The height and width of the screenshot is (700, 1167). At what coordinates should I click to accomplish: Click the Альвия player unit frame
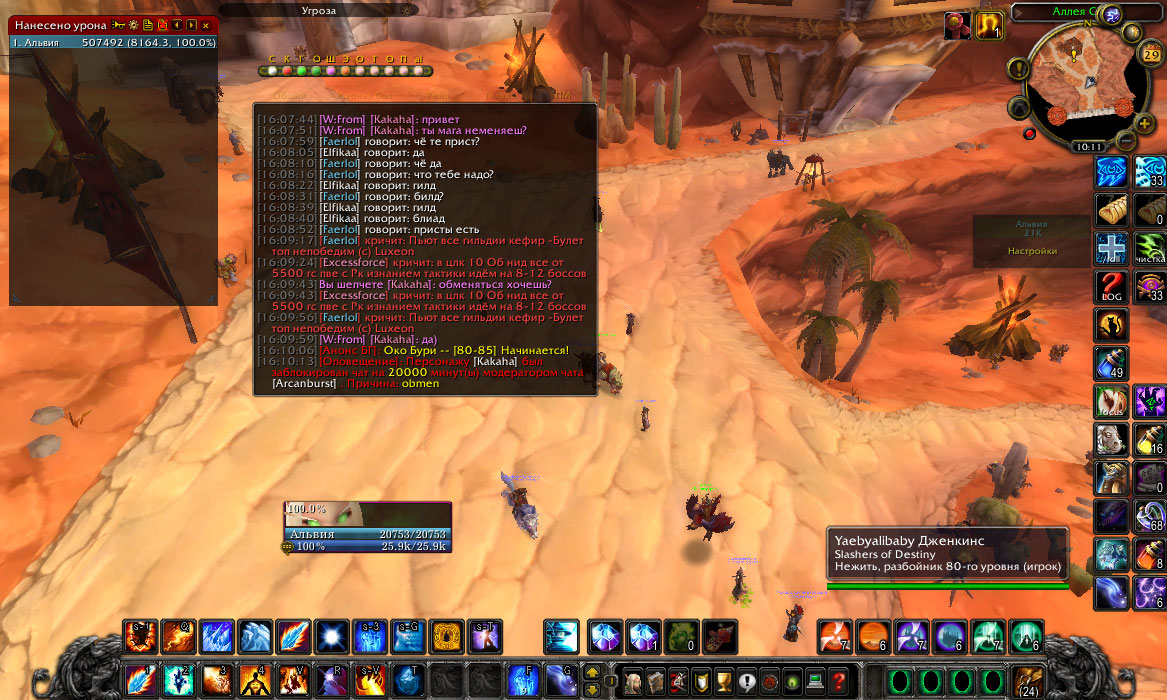pyautogui.click(x=367, y=526)
